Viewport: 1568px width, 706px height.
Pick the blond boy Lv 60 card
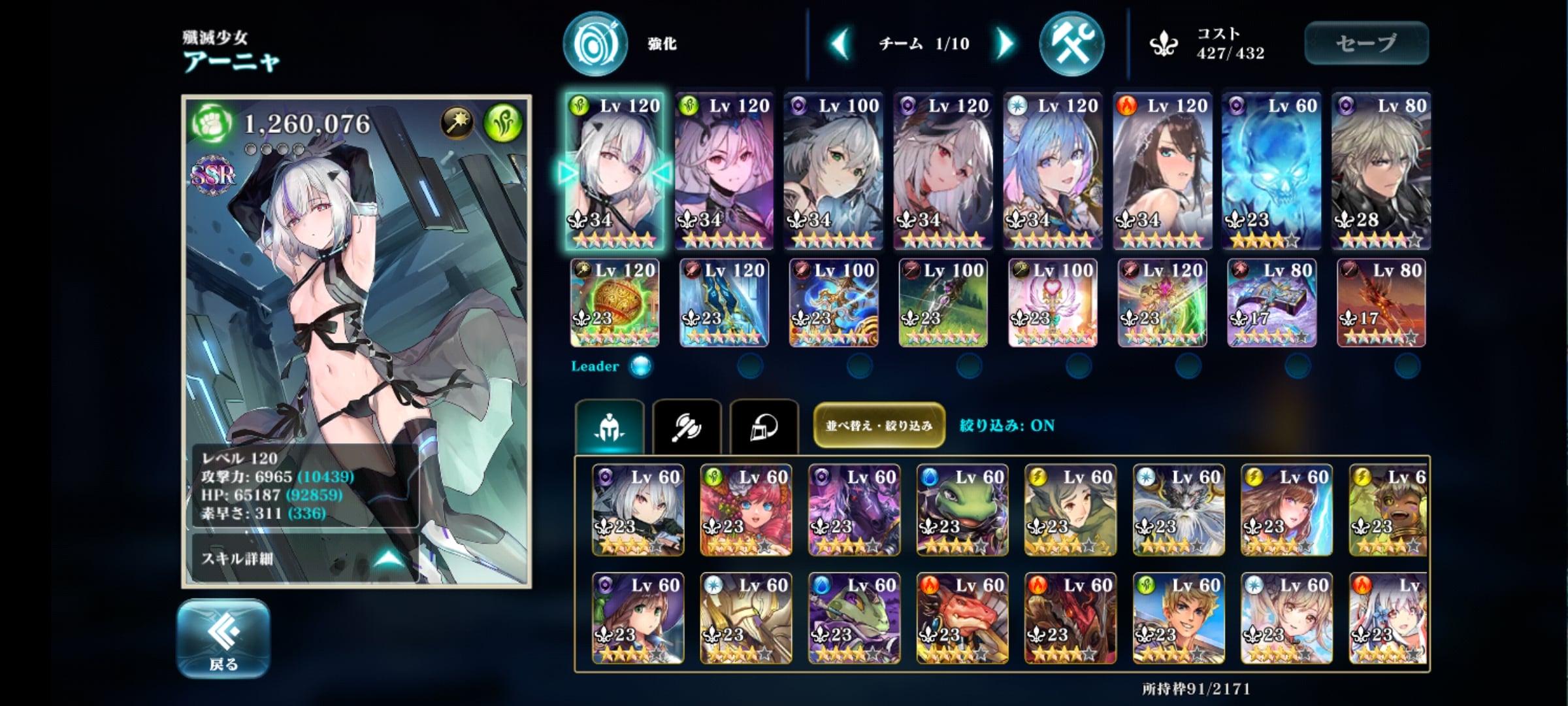[1178, 618]
